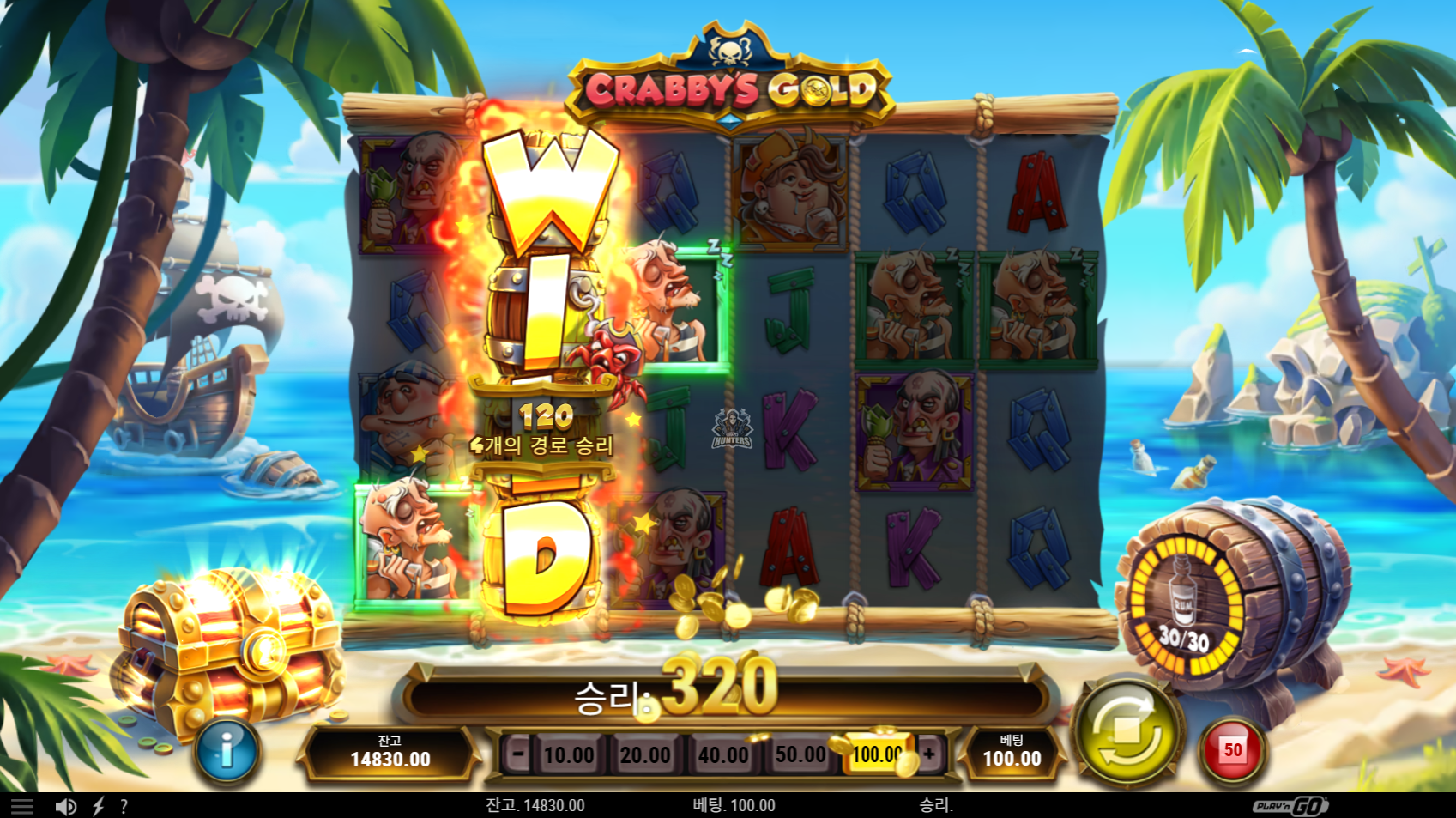Viewport: 1456px width, 818px height.
Task: Open the blue info paytable button
Action: coord(227,751)
